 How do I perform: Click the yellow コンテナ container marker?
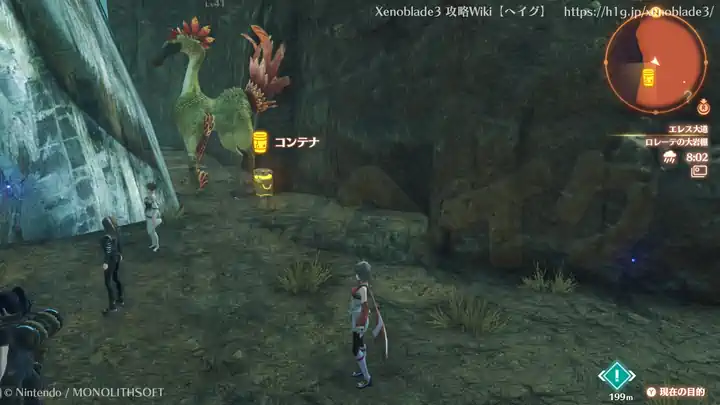pyautogui.click(x=260, y=142)
